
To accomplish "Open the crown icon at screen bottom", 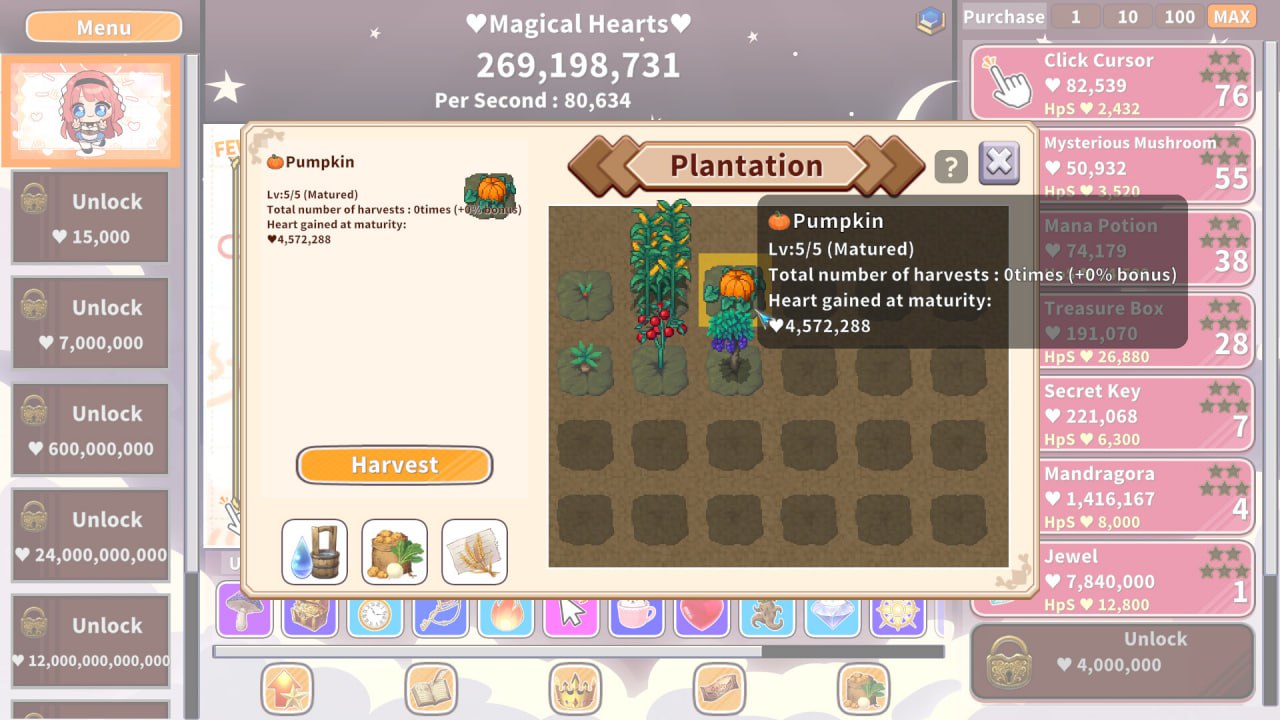I will (x=574, y=689).
